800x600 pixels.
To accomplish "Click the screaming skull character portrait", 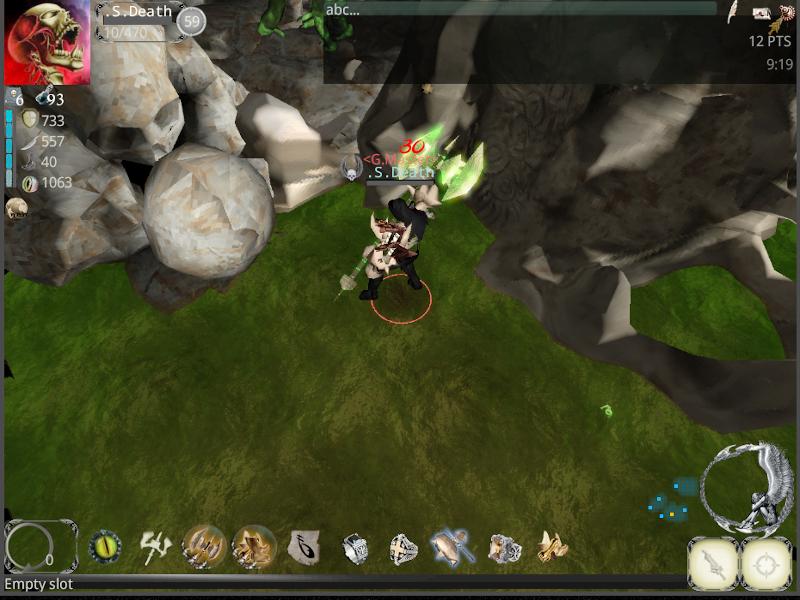I will pos(47,44).
